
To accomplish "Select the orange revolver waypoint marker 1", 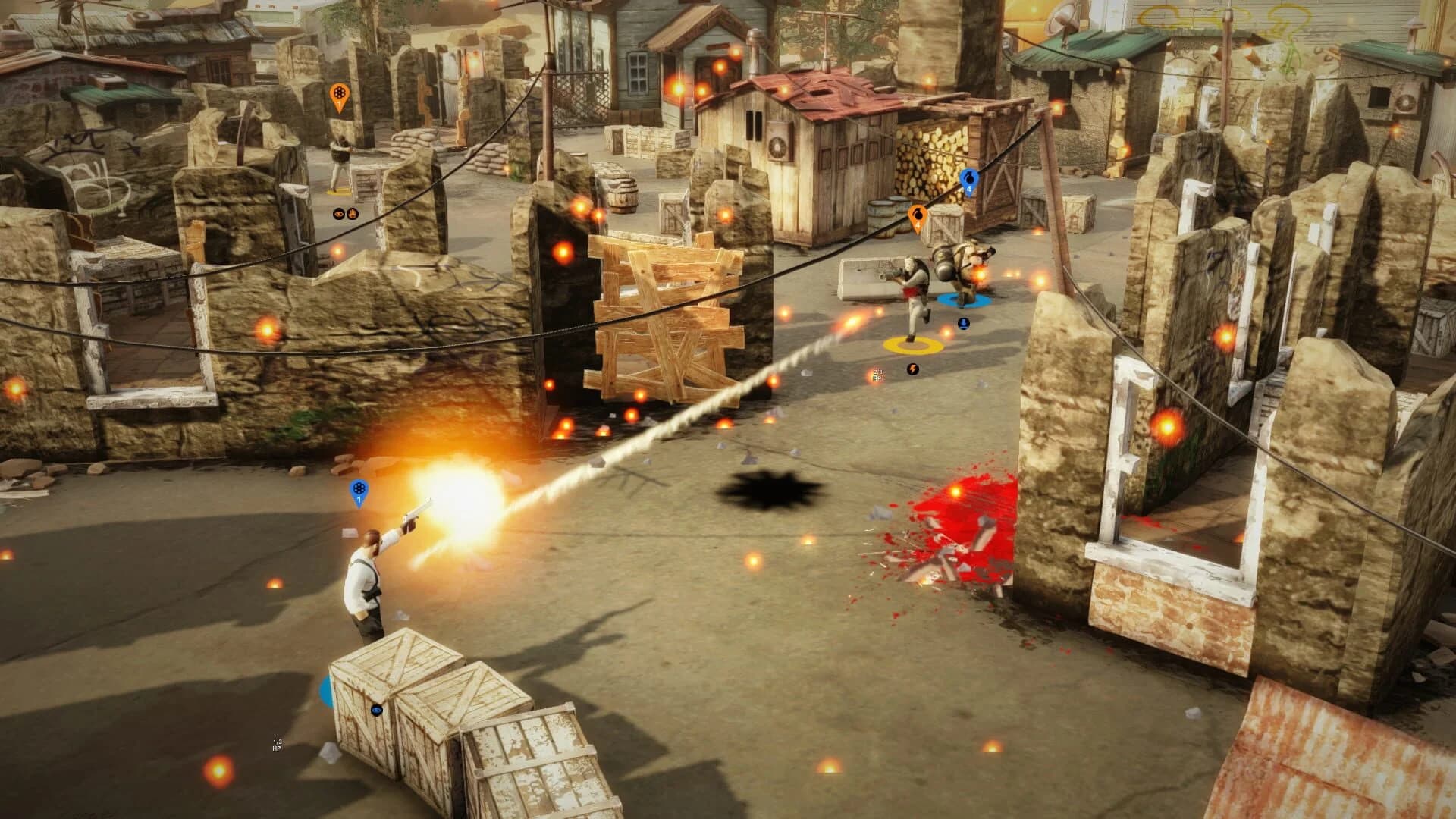I will (x=339, y=96).
